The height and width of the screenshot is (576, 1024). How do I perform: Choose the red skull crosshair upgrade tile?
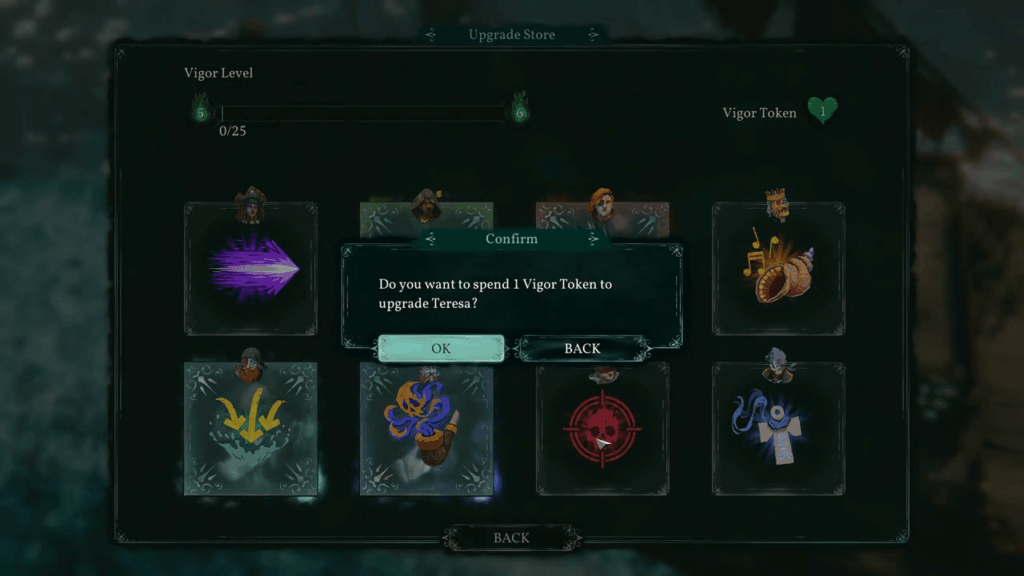click(x=602, y=428)
